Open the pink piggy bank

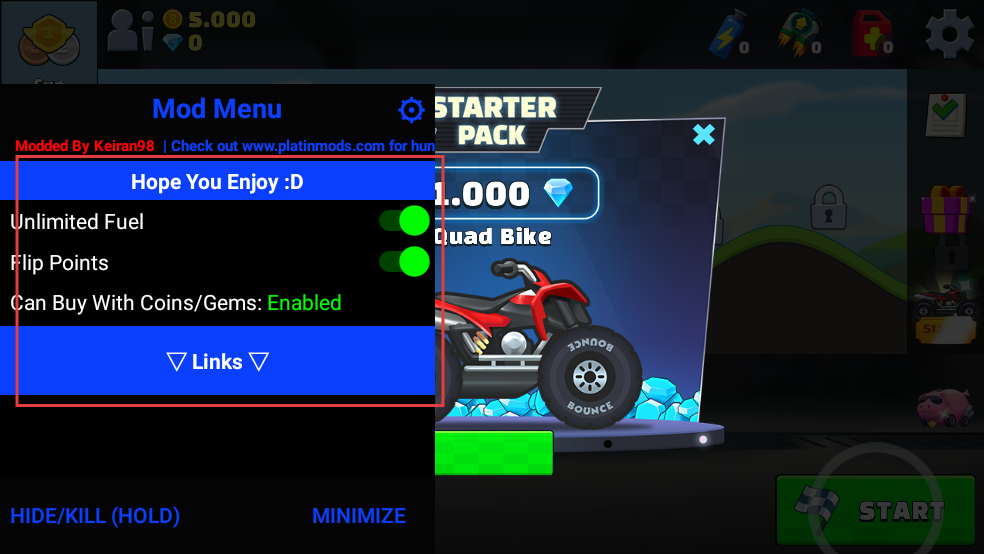[944, 404]
